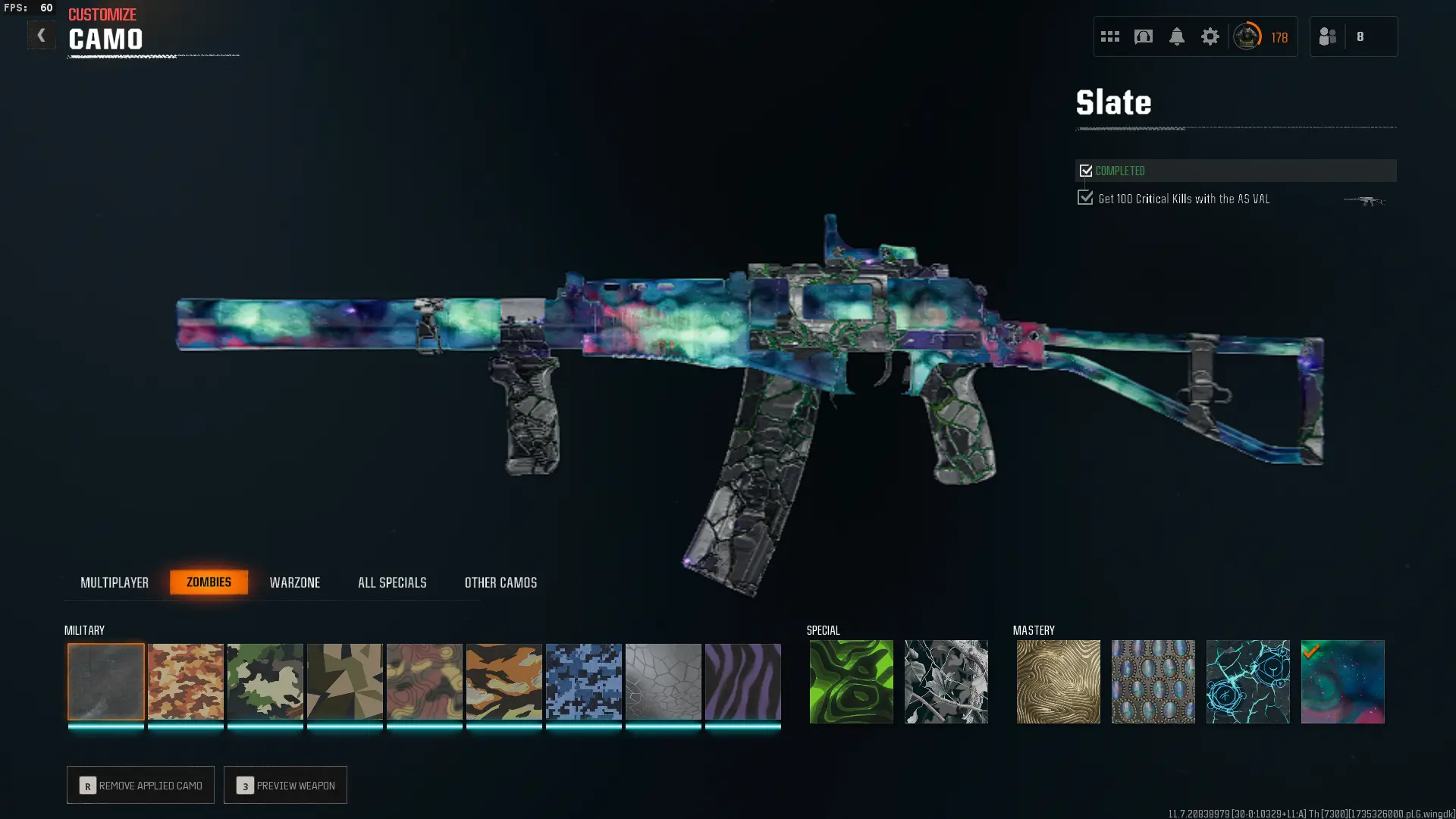Image resolution: width=1456 pixels, height=819 pixels.
Task: Apply the neon green swirl special camo
Action: point(852,681)
